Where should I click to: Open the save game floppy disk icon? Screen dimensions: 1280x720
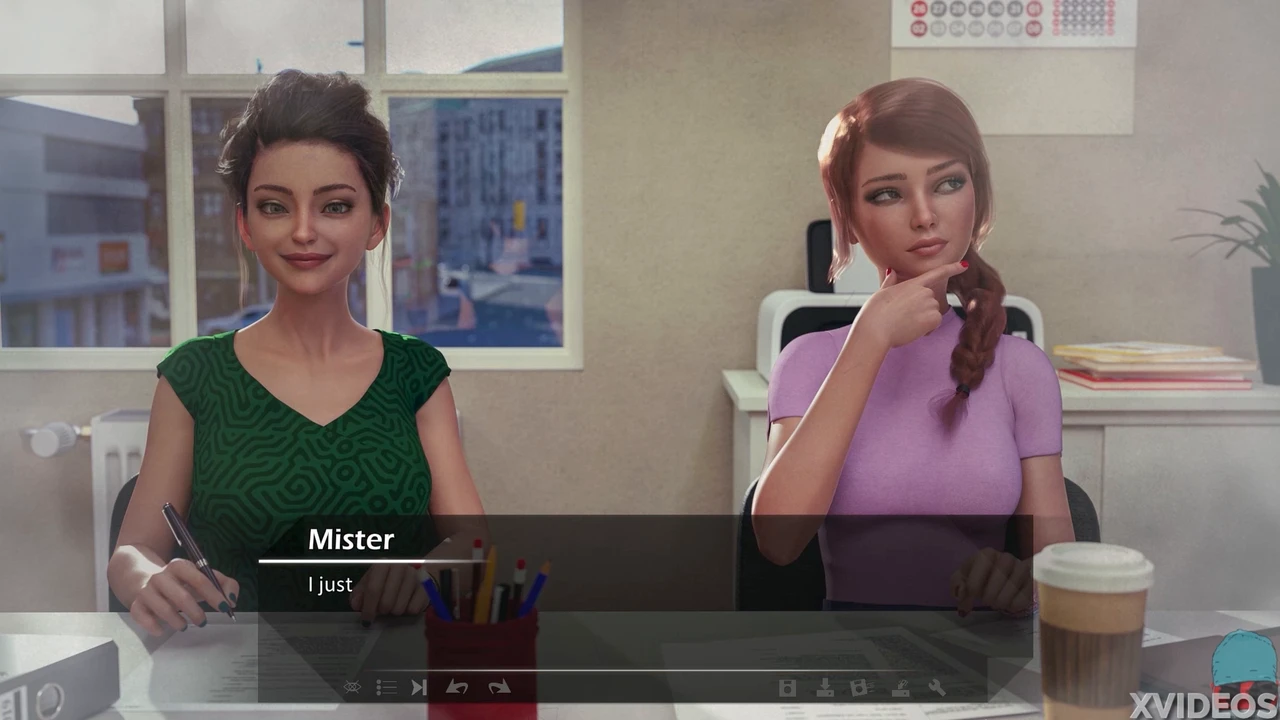[787, 687]
